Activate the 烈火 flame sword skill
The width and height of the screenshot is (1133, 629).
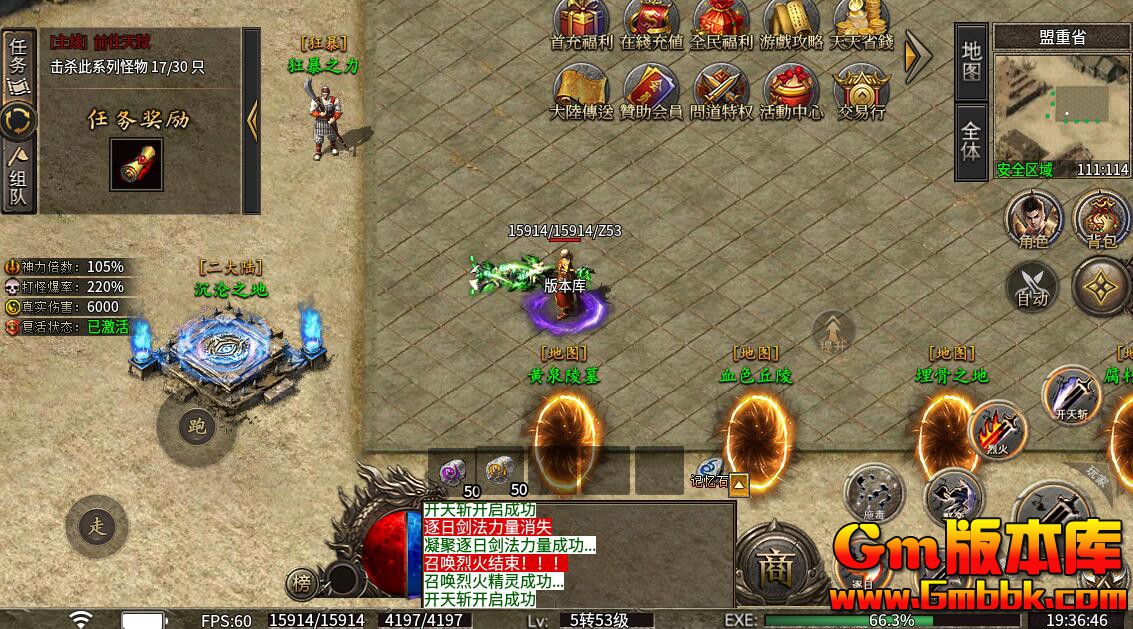pos(997,431)
